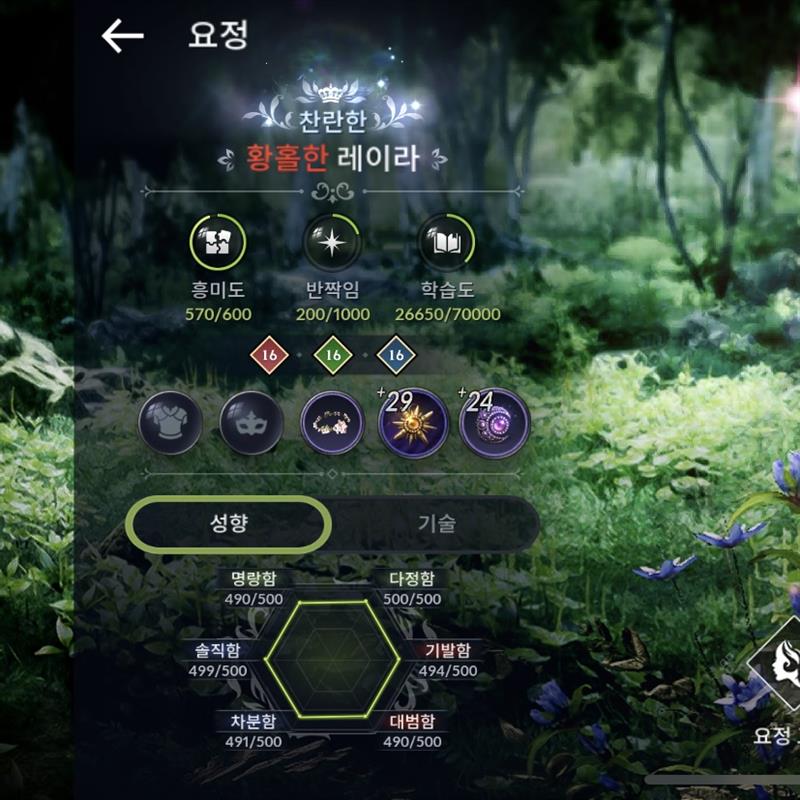Open the 흥미도 puzzle icon
The width and height of the screenshot is (800, 800).
tap(217, 243)
